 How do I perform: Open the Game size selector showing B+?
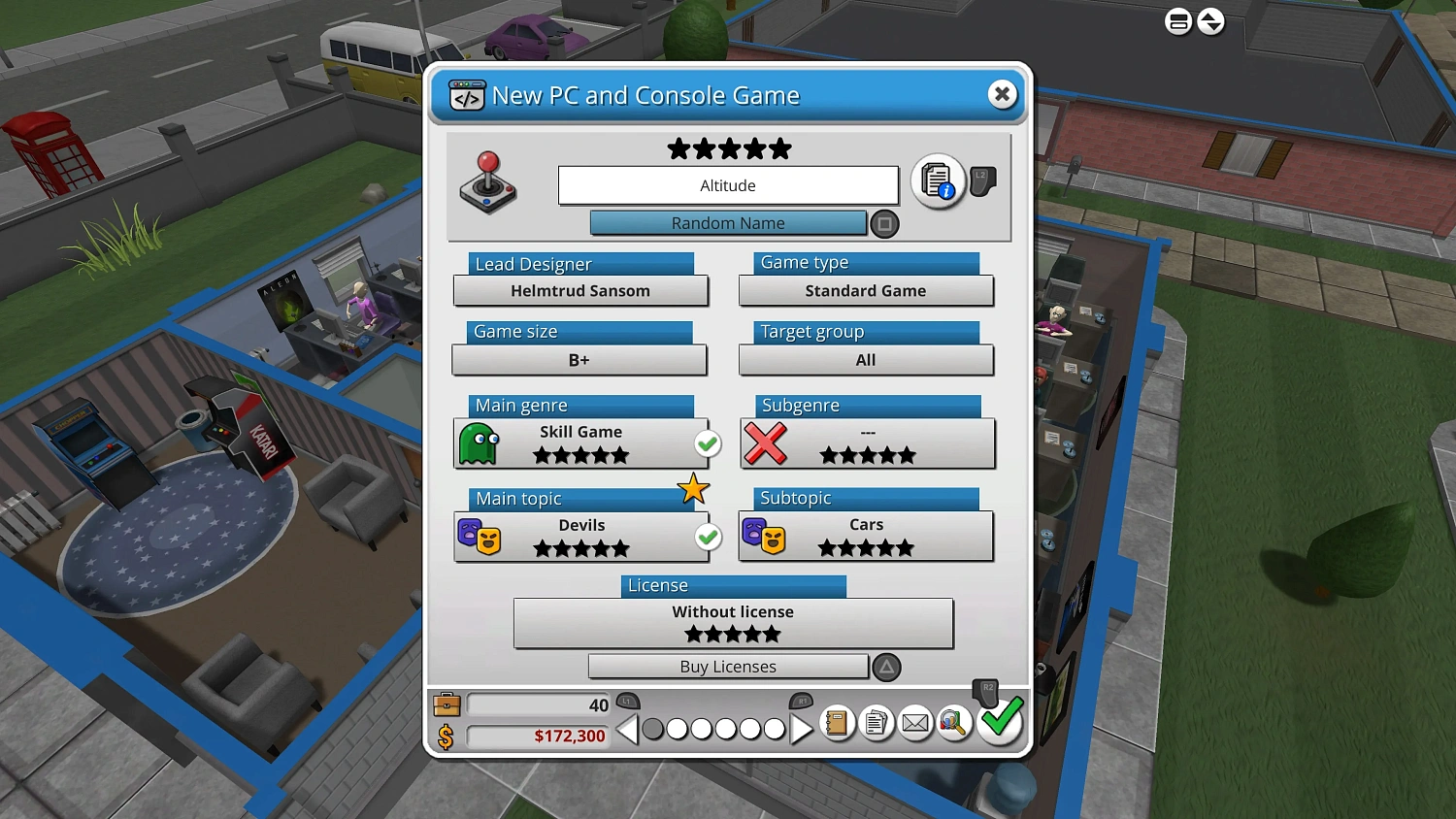[x=579, y=360]
